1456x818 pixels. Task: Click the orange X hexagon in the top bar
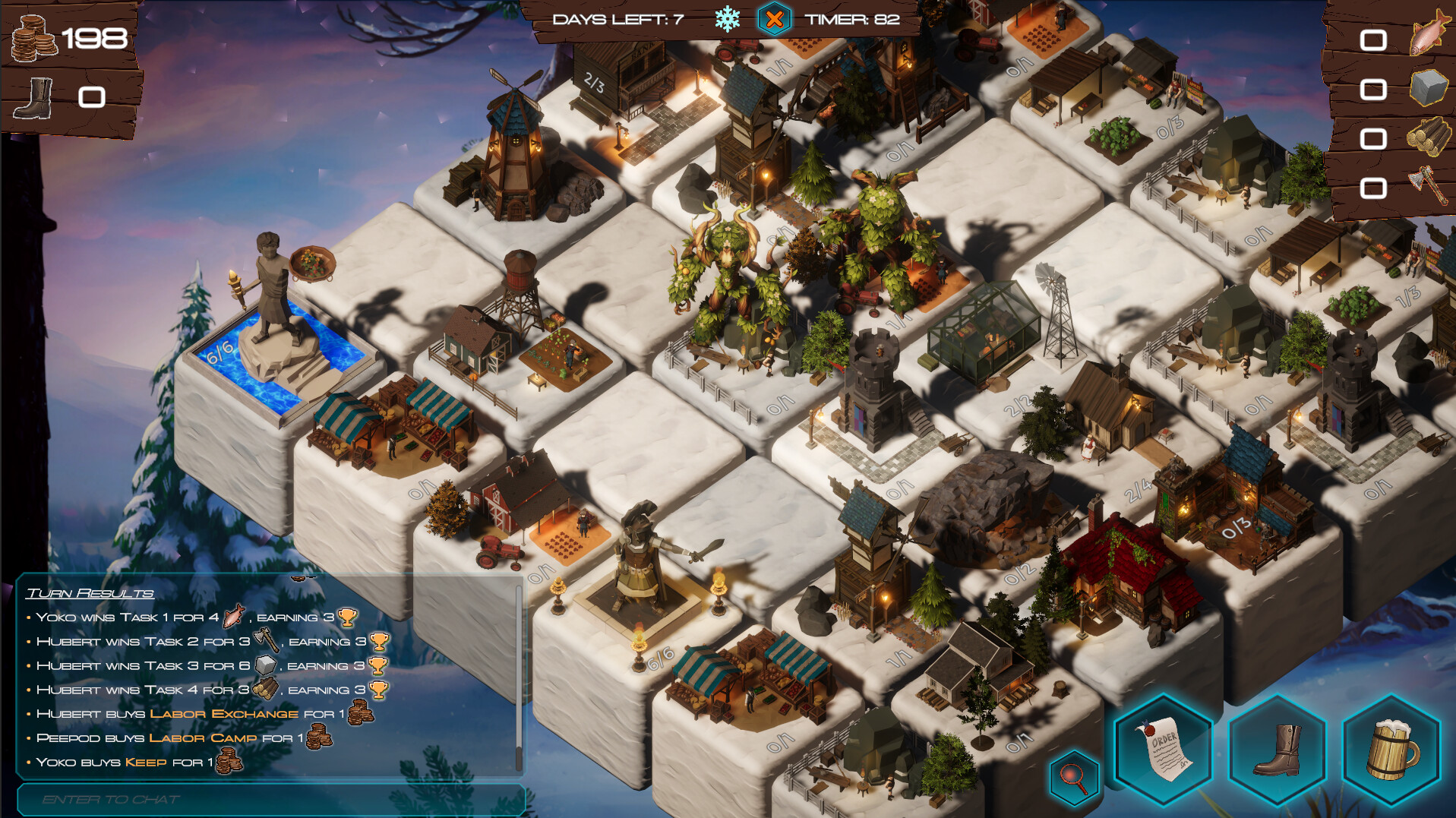tap(774, 21)
